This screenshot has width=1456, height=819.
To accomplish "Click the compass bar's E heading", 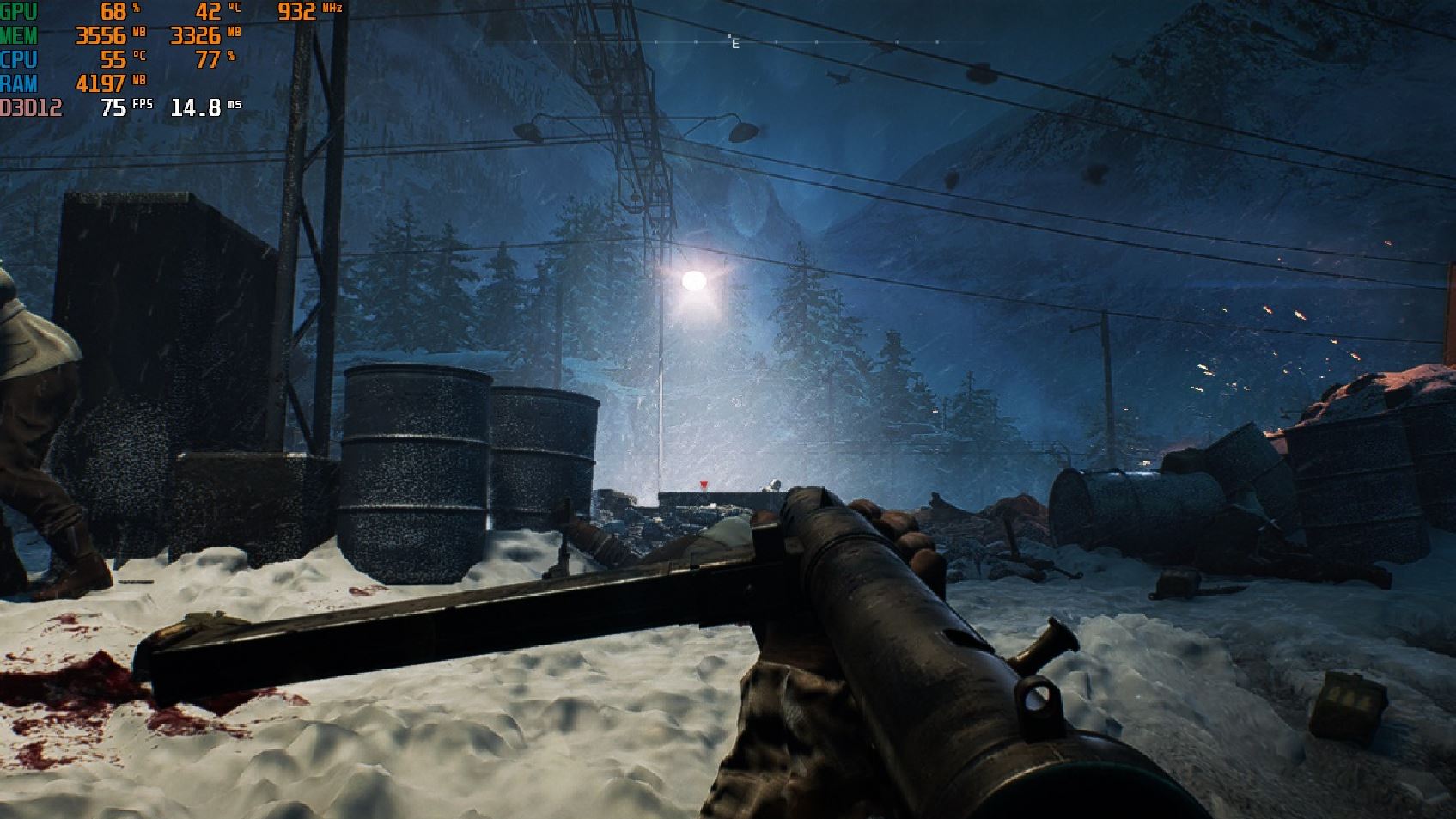I will pyautogui.click(x=735, y=44).
